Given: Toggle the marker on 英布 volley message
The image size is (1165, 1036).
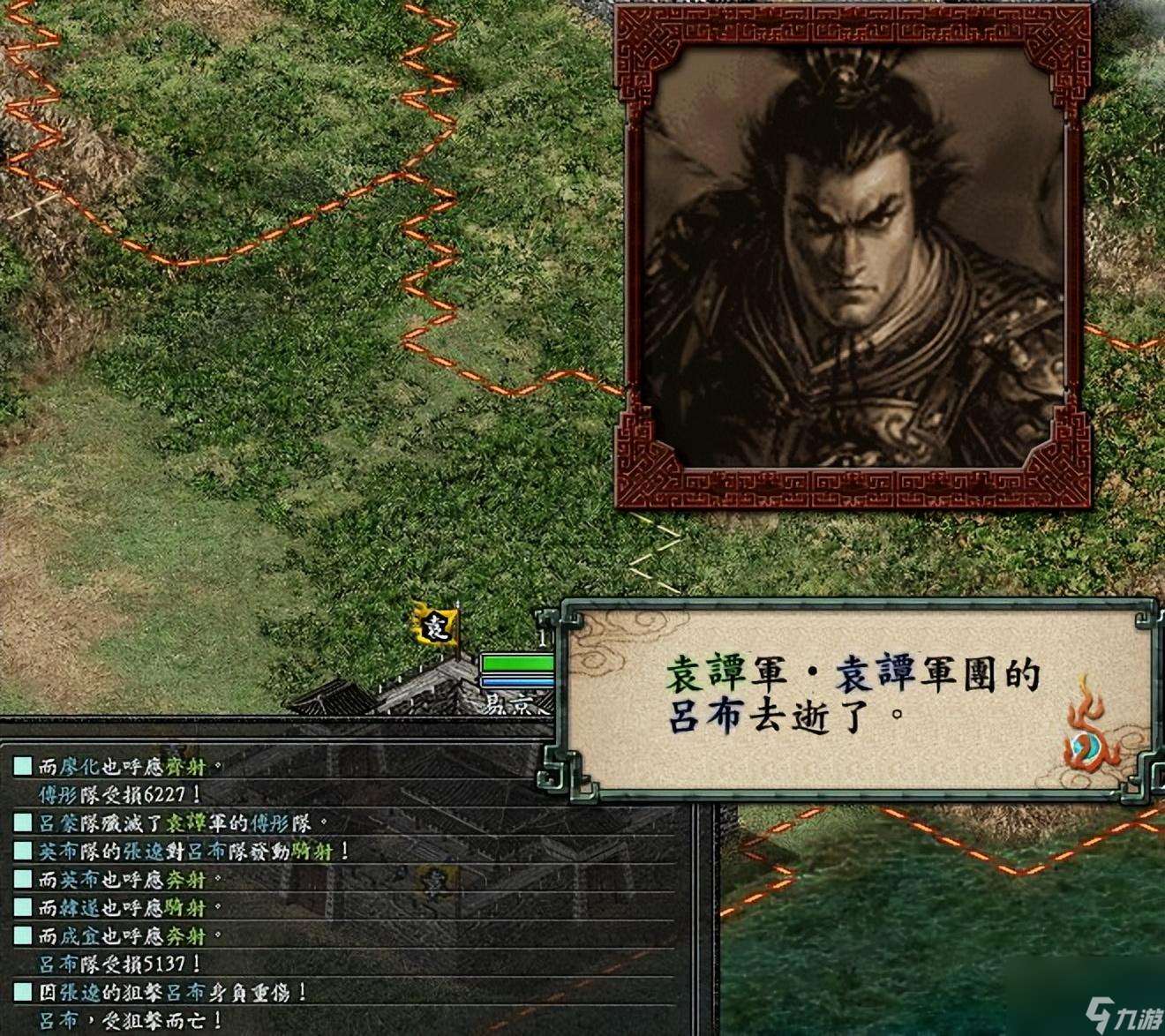Looking at the screenshot, I should [21, 878].
